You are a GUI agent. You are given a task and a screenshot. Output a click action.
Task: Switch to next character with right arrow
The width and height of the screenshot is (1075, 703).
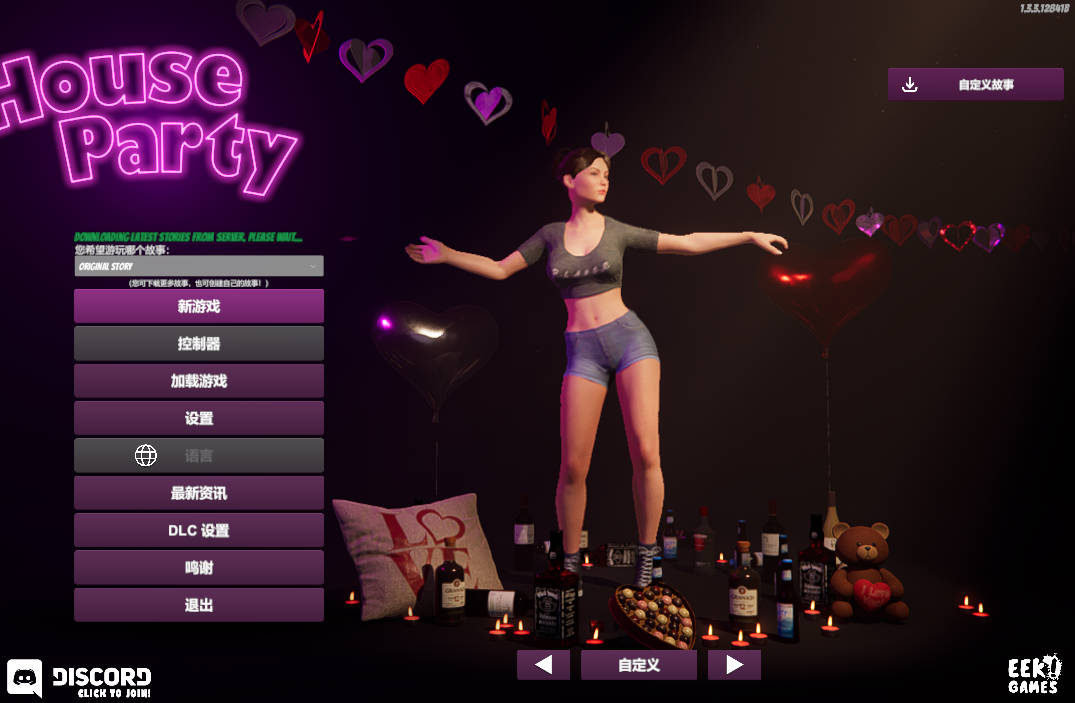point(734,665)
